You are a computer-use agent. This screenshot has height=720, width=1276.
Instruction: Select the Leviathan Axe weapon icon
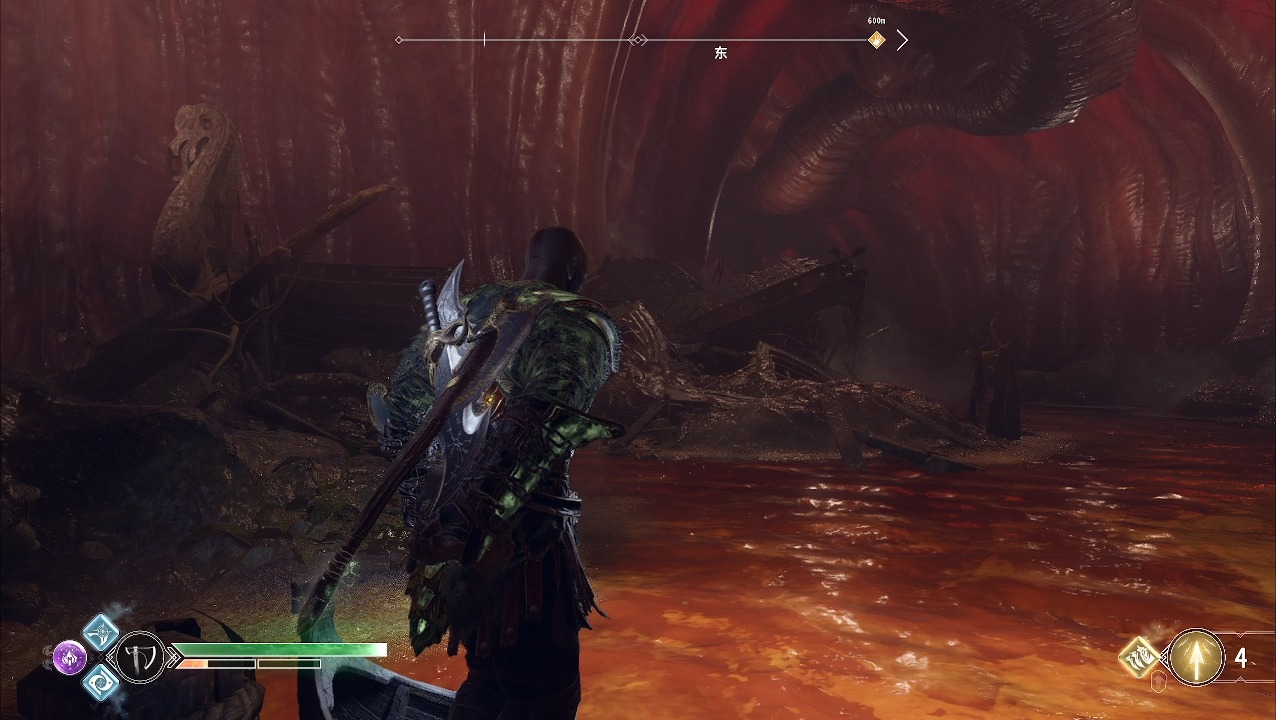[142, 657]
